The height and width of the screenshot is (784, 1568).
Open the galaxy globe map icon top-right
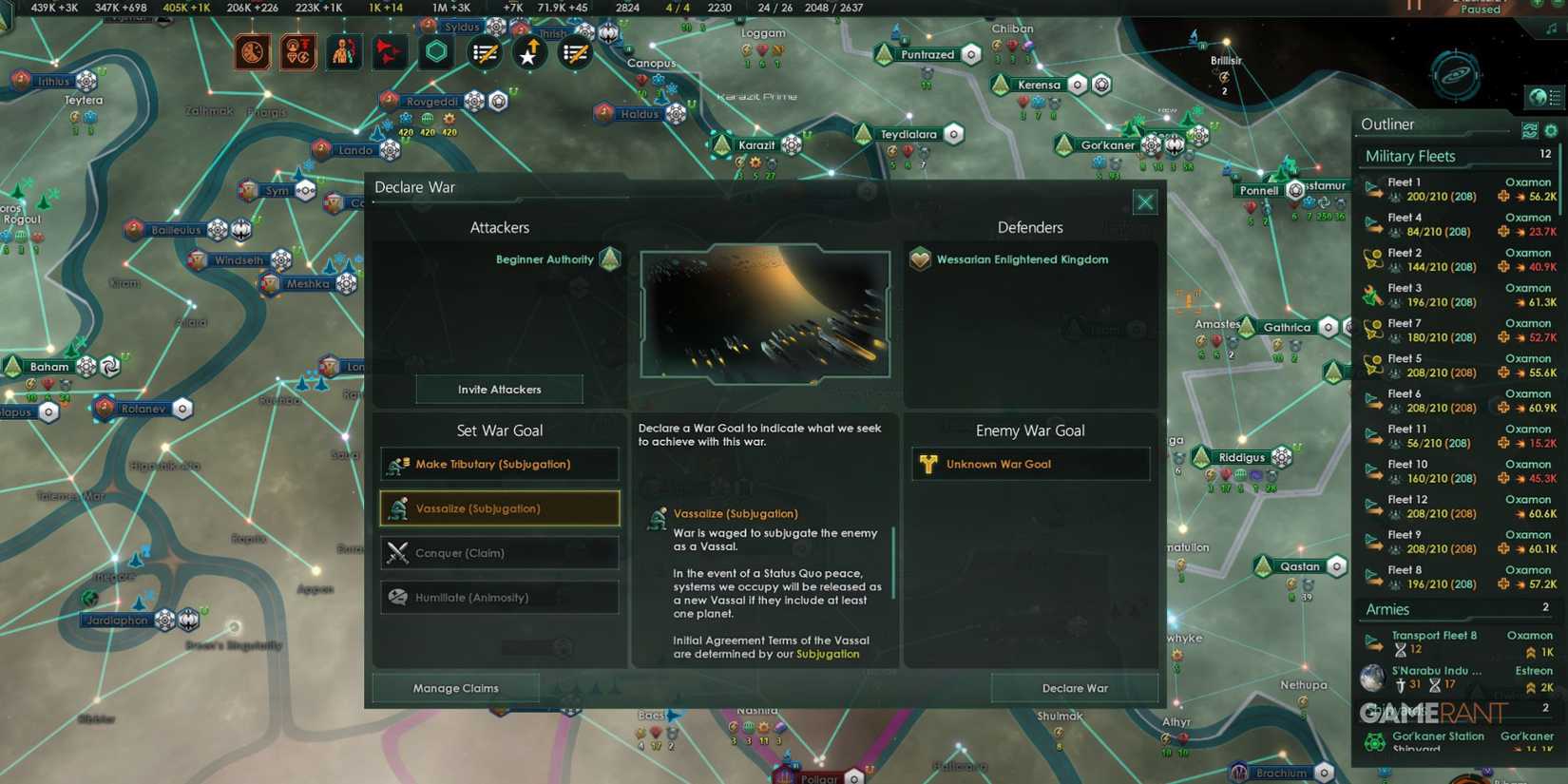click(1540, 97)
